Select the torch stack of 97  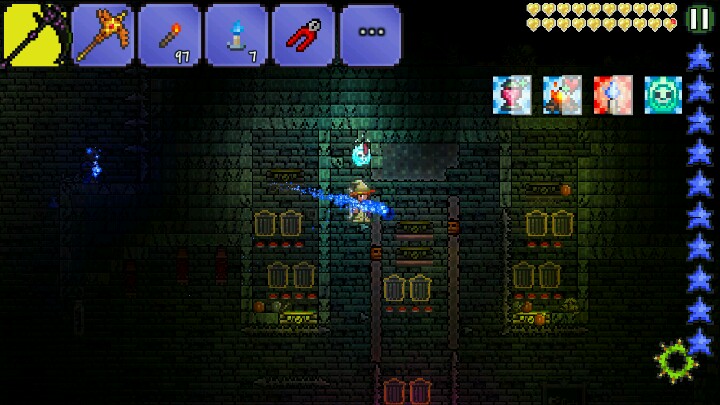(169, 36)
